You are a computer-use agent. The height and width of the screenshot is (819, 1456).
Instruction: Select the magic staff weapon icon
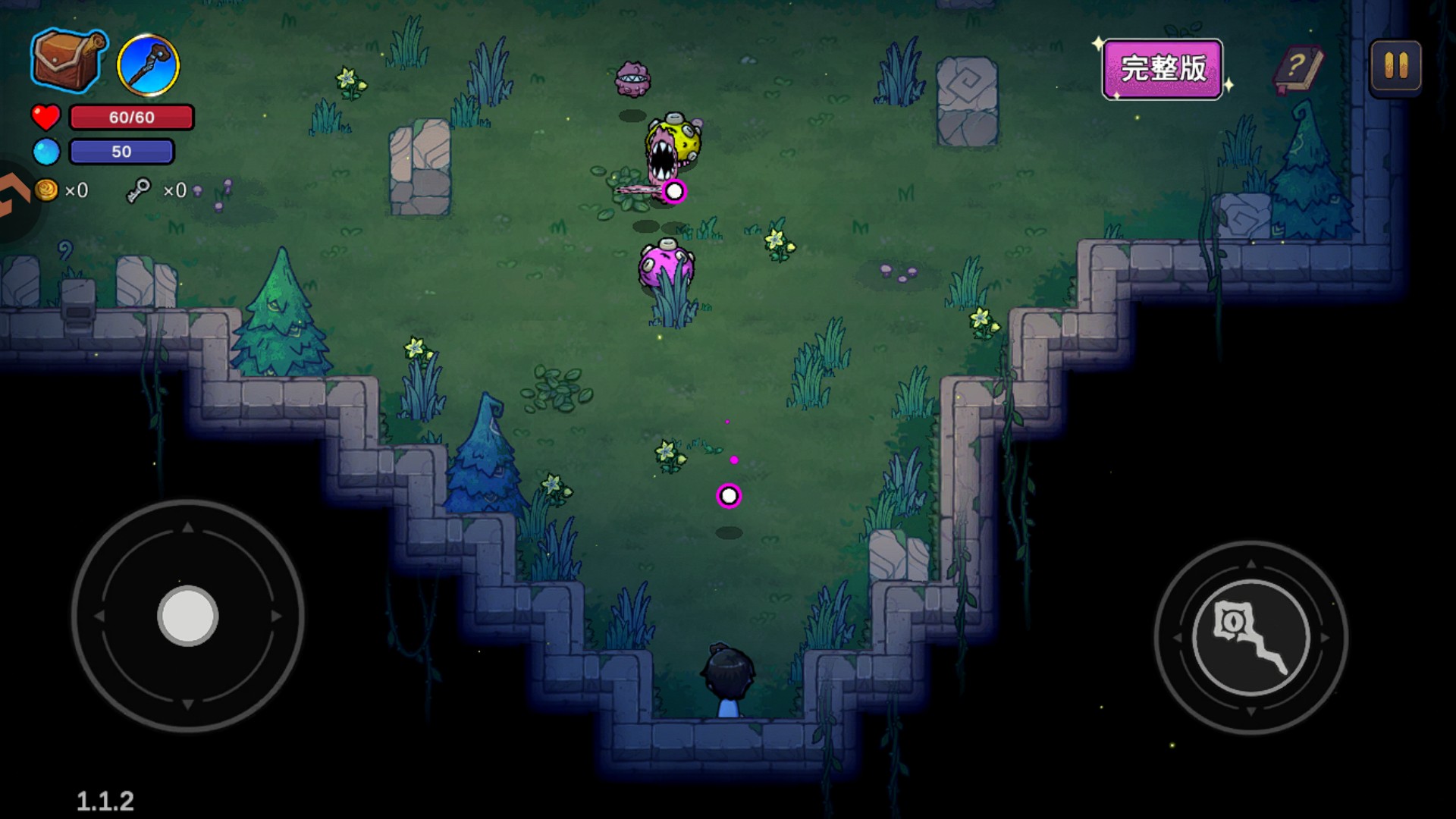(149, 65)
